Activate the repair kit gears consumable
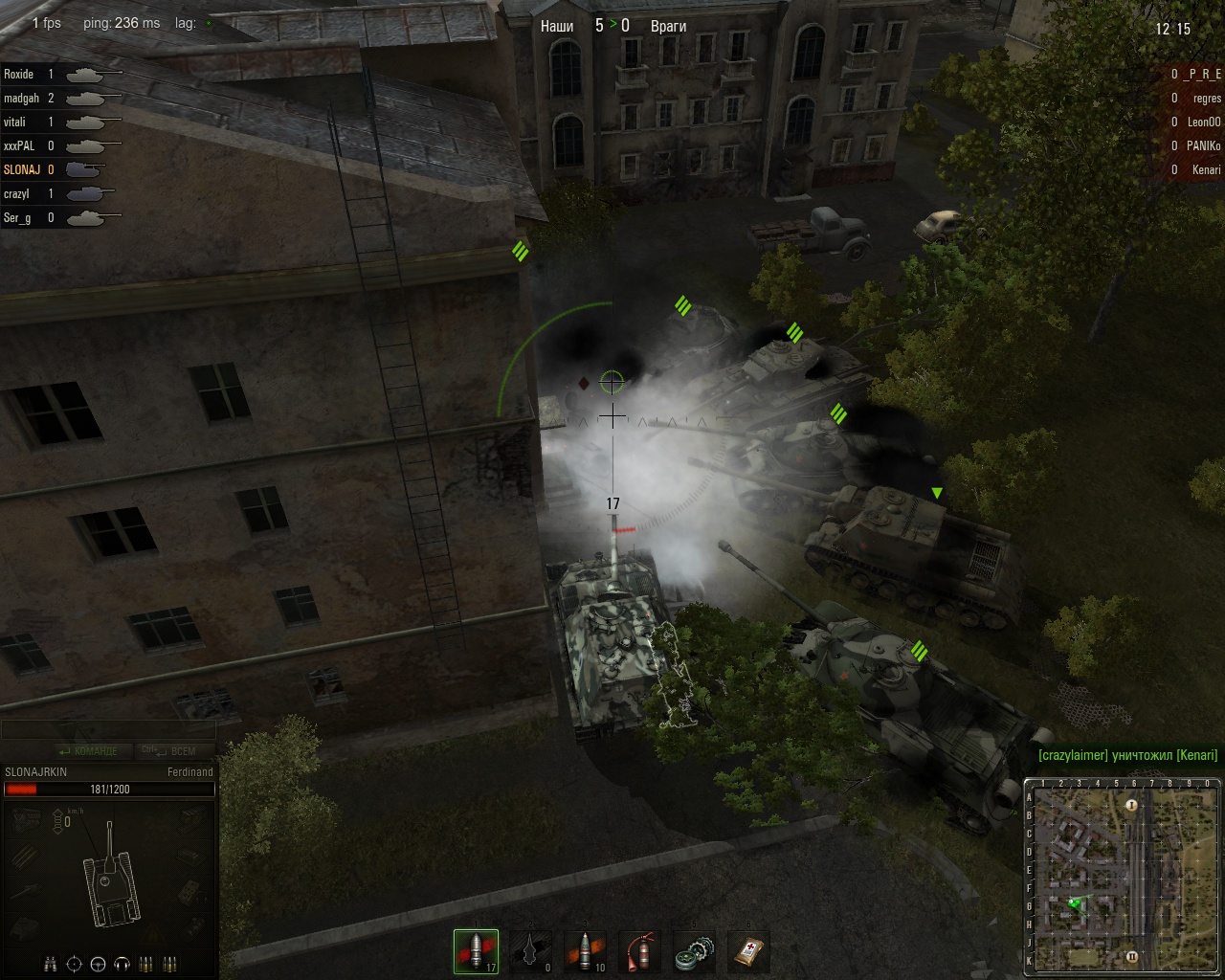This screenshot has height=980, width=1225. [694, 951]
